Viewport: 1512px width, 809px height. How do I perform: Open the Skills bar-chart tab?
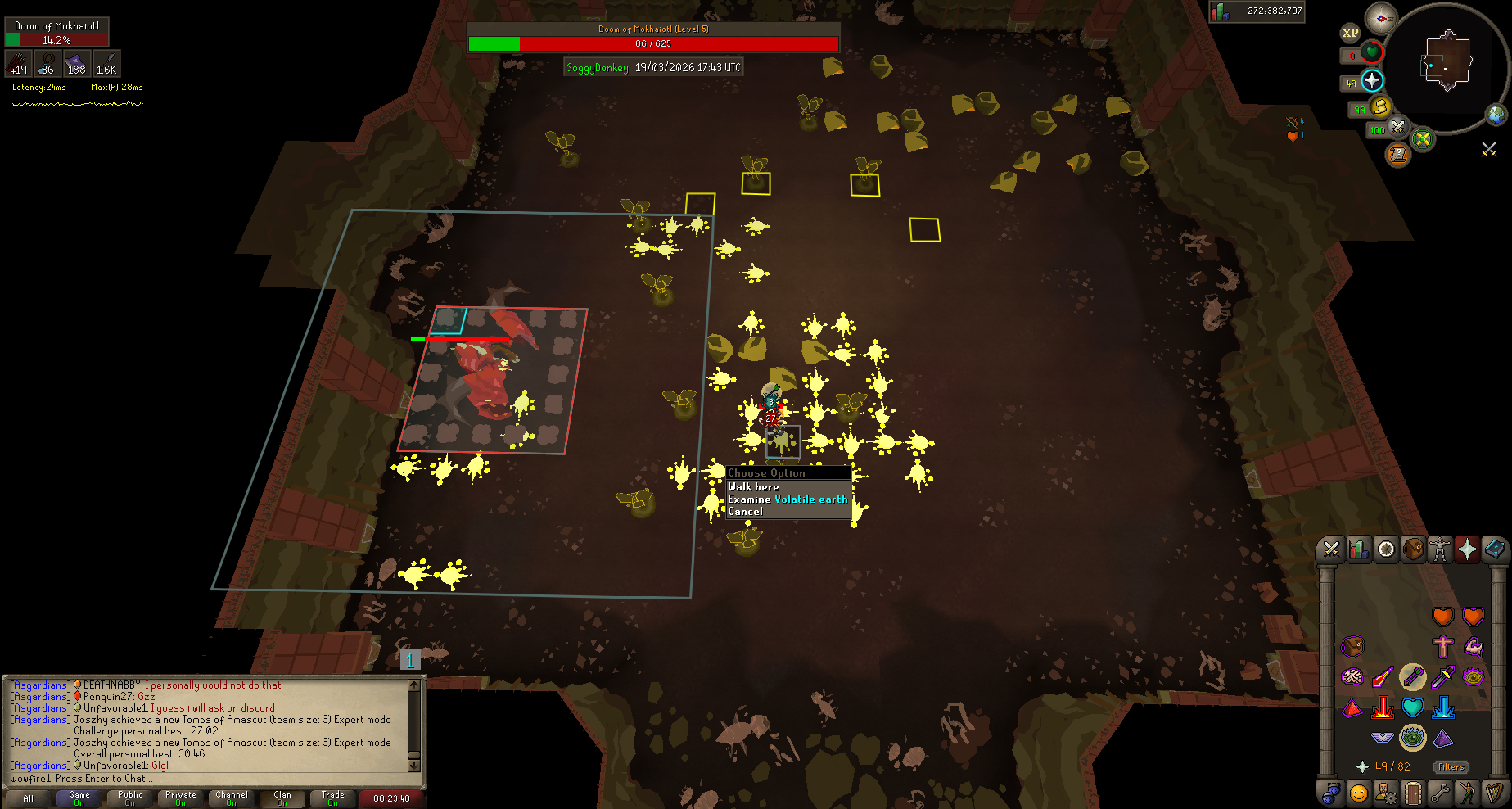(1358, 549)
